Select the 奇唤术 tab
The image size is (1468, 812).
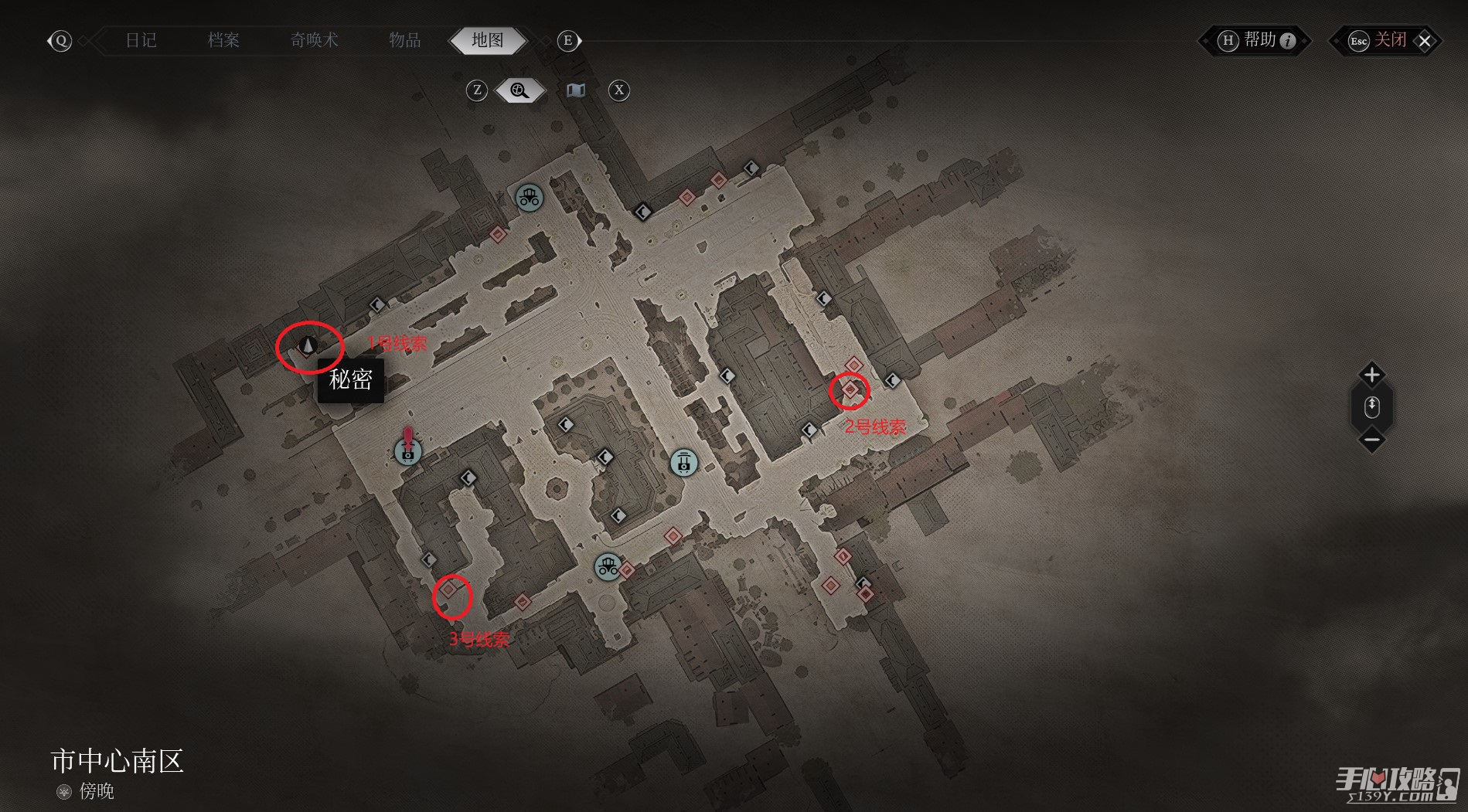coord(314,40)
